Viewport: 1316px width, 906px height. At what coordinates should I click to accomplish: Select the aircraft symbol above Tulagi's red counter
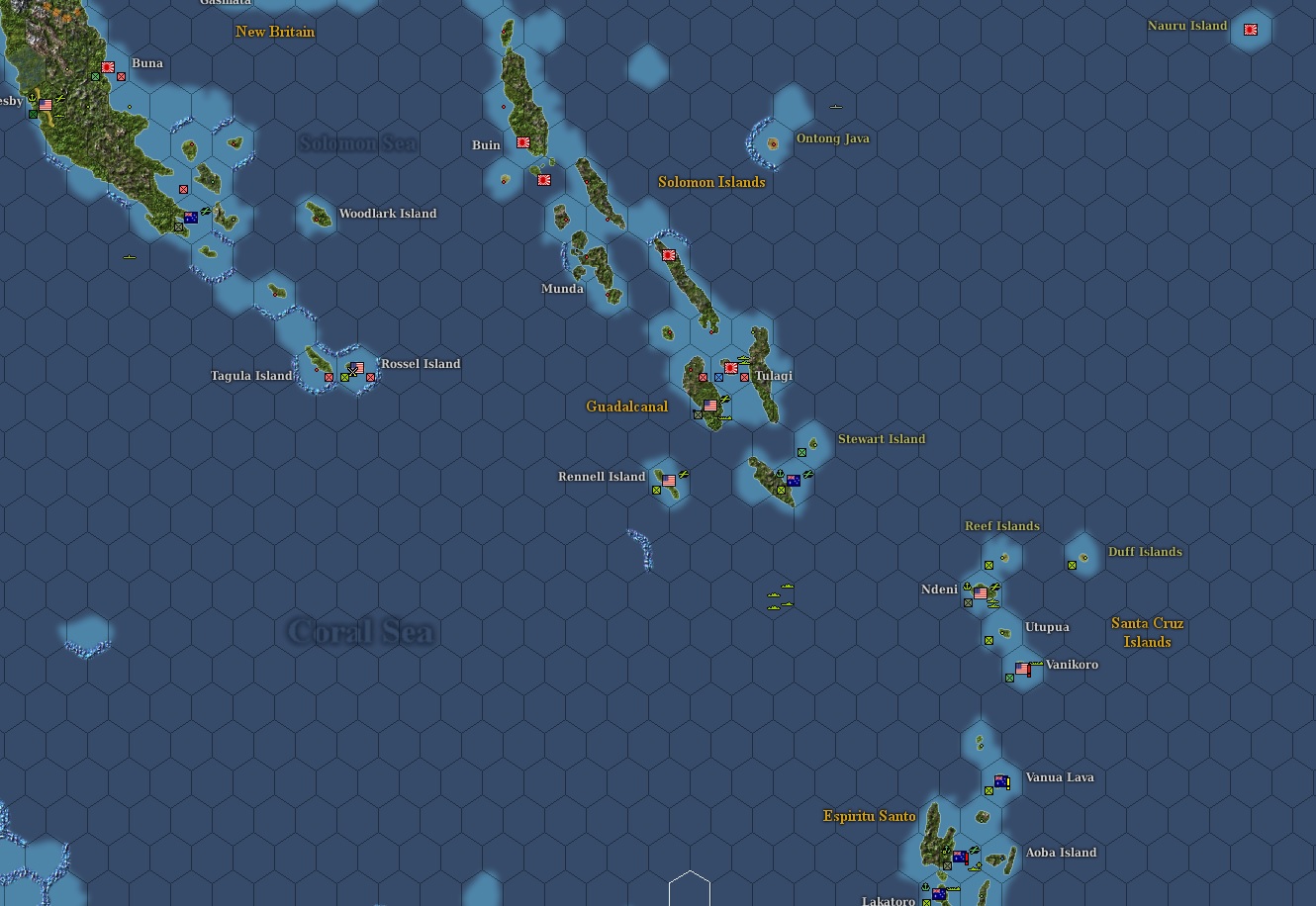[x=743, y=359]
